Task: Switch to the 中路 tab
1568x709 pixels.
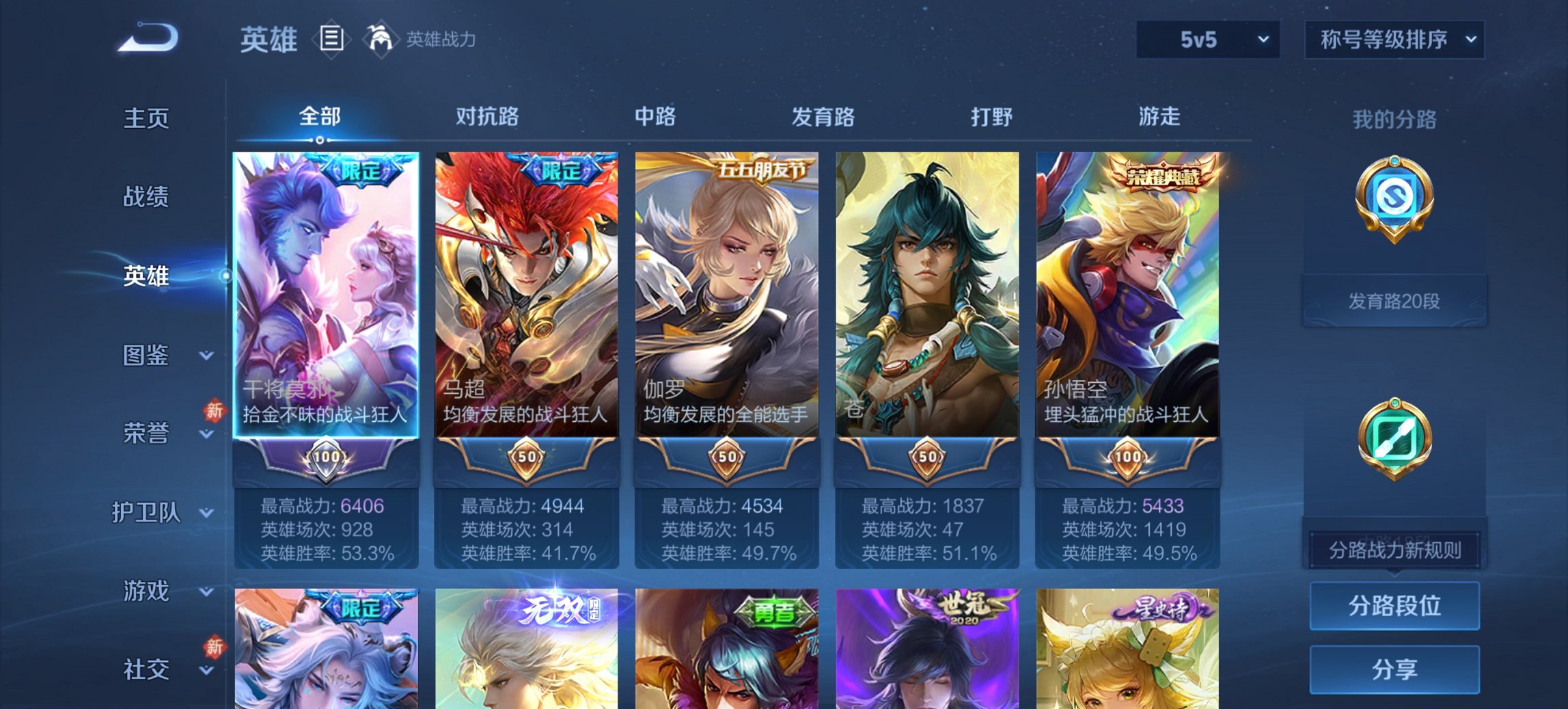Action: (655, 116)
